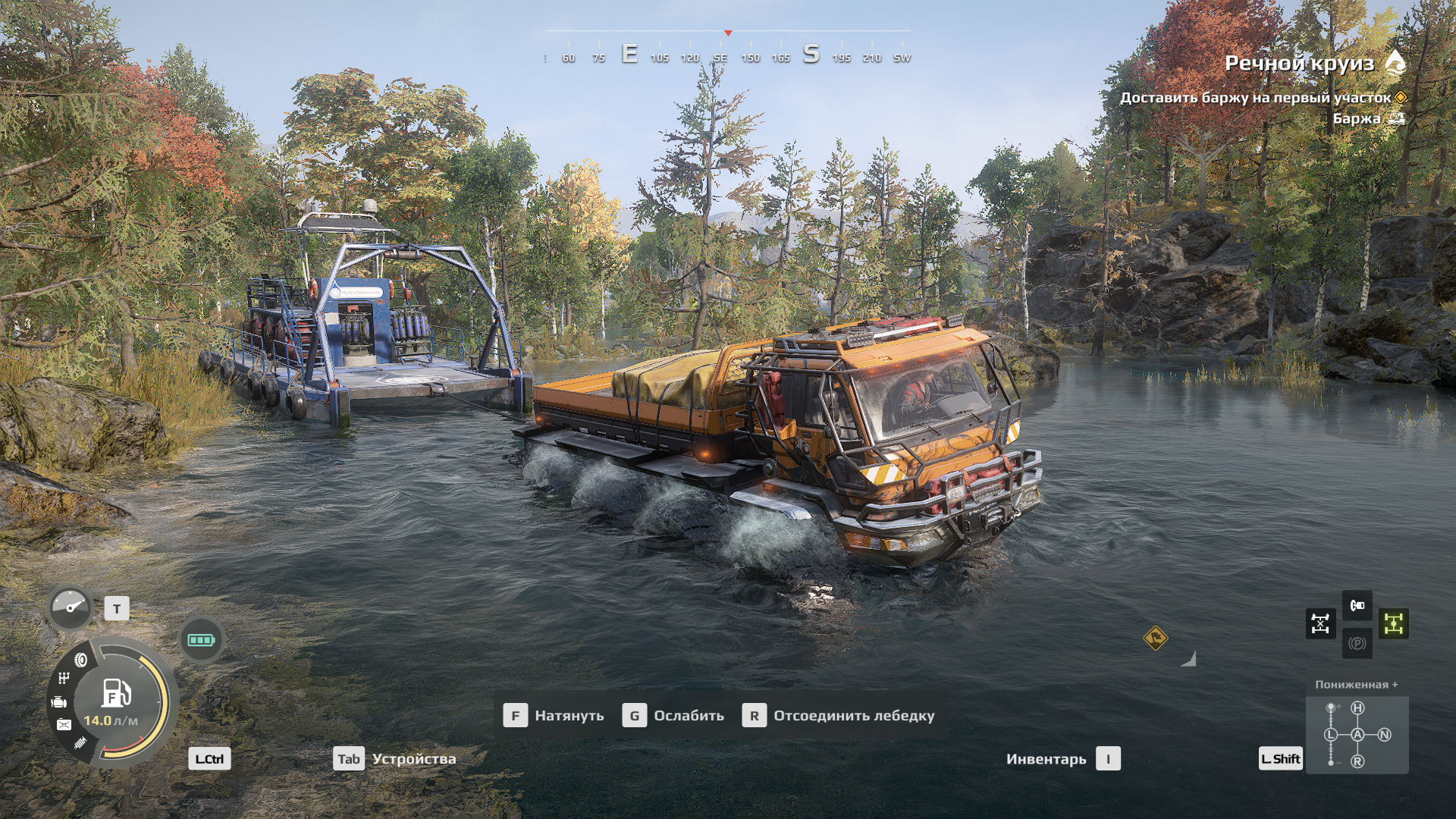The width and height of the screenshot is (1456, 819).
Task: Open the tire pressure gauge
Action: coord(71,608)
